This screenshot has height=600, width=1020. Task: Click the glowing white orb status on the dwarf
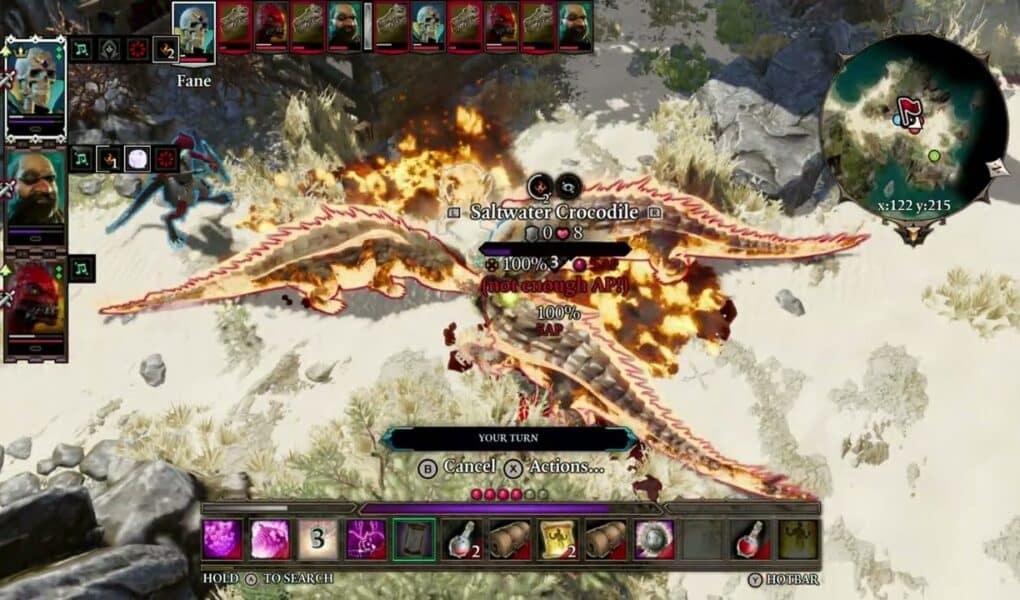pos(138,159)
